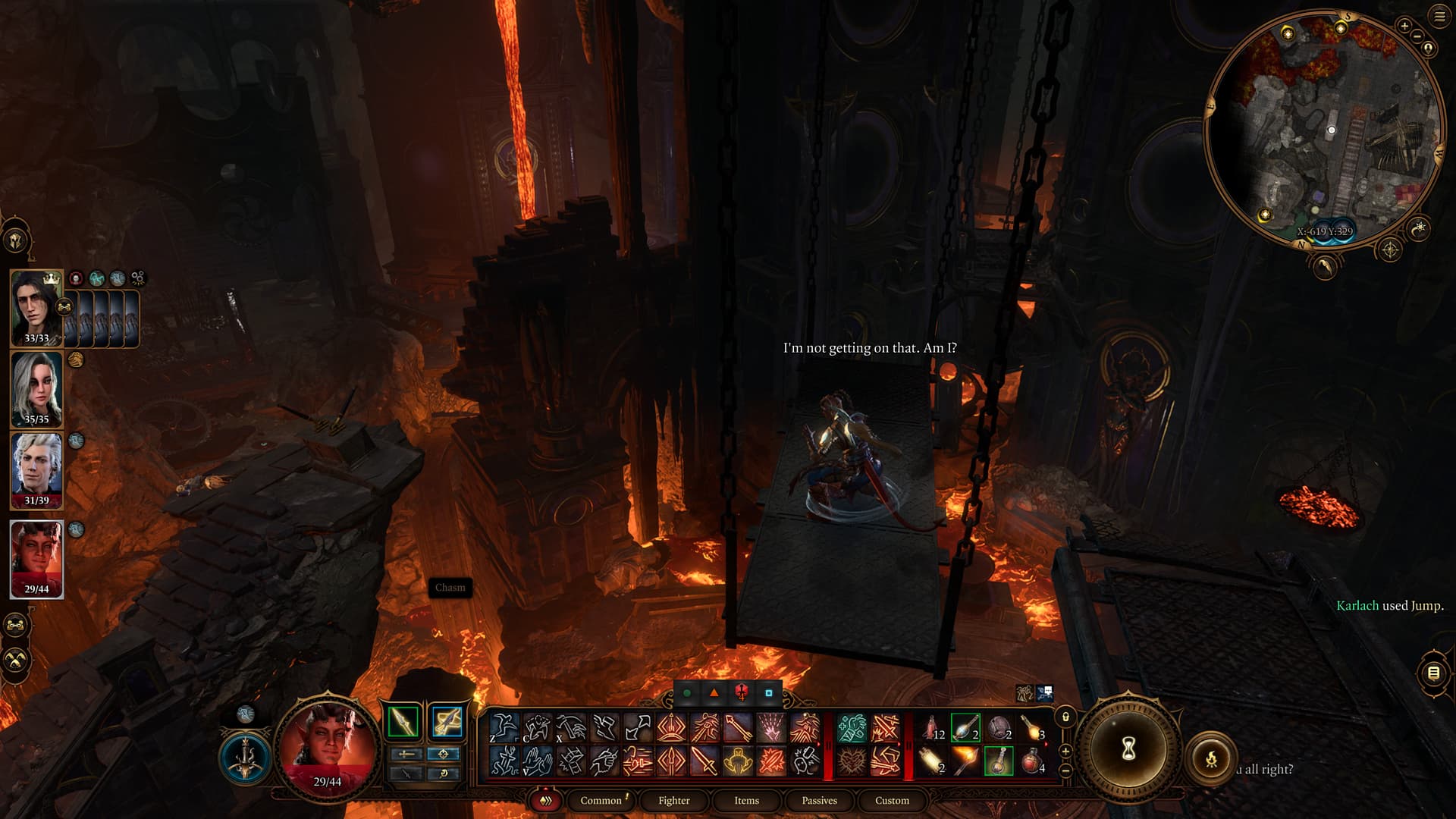Select the ranged crossbow weapon slot
This screenshot has height=819, width=1456.
click(x=447, y=721)
